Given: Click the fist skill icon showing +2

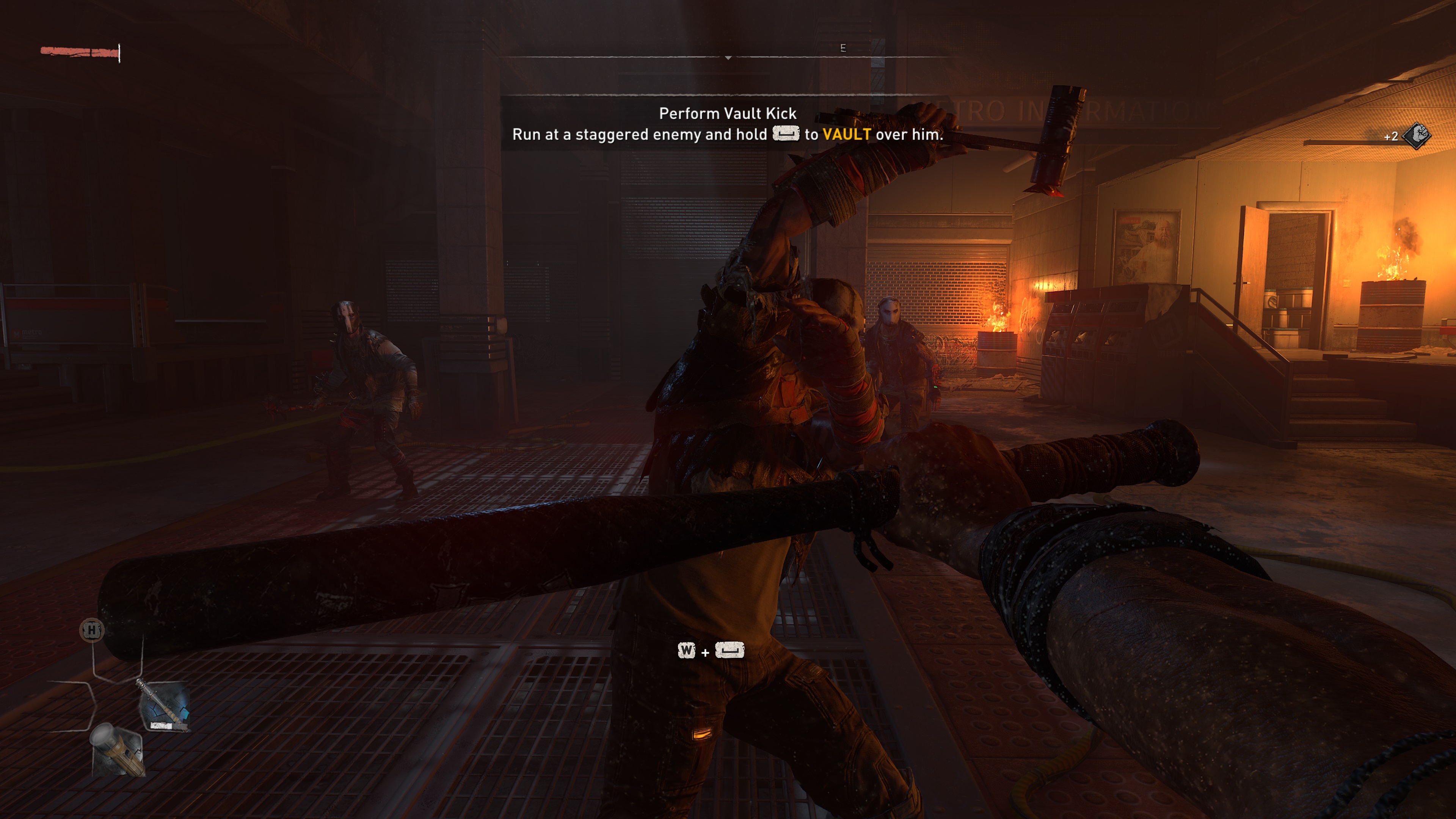Looking at the screenshot, I should (x=1416, y=137).
